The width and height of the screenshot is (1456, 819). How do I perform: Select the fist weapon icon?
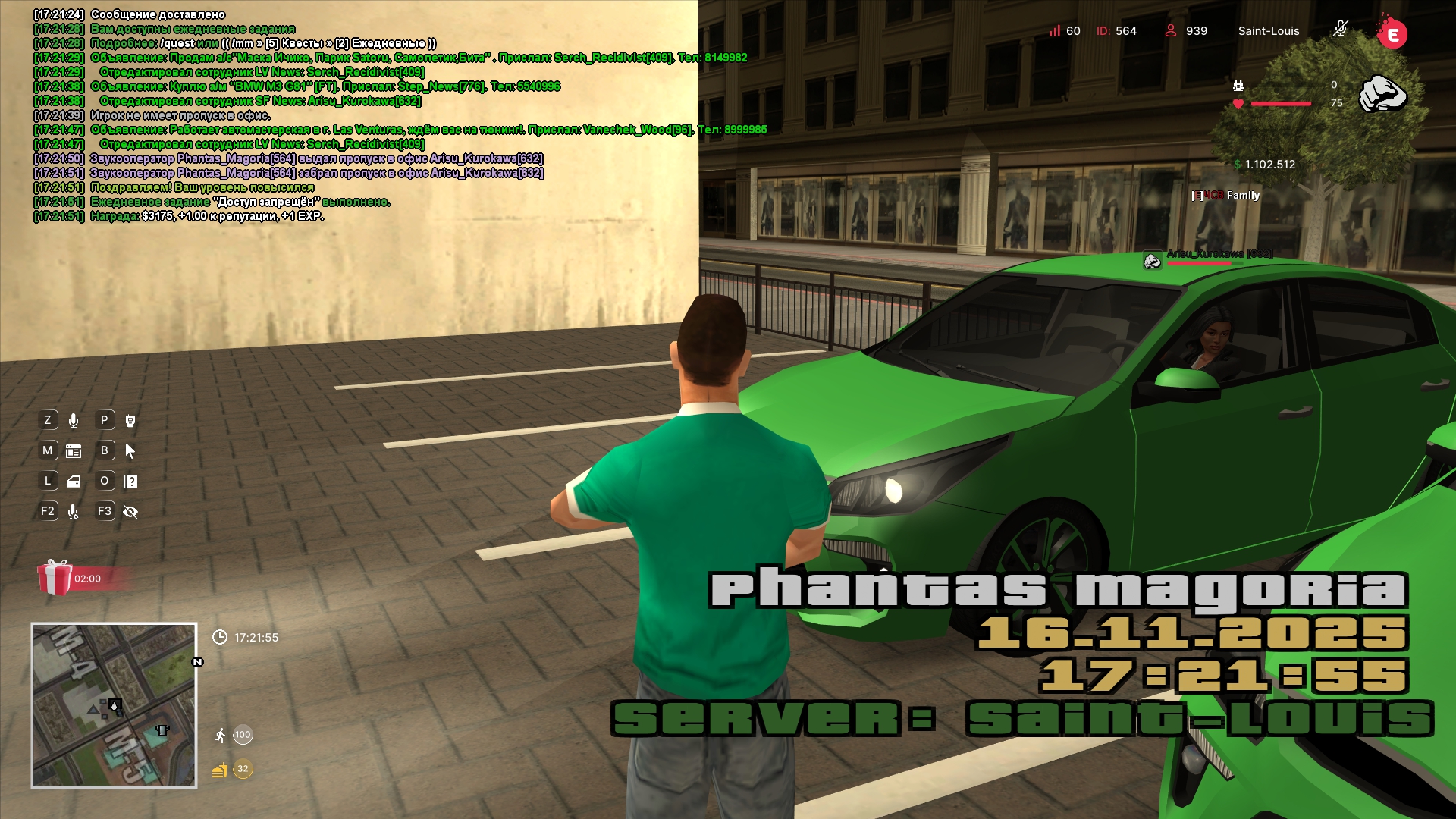tap(1382, 94)
